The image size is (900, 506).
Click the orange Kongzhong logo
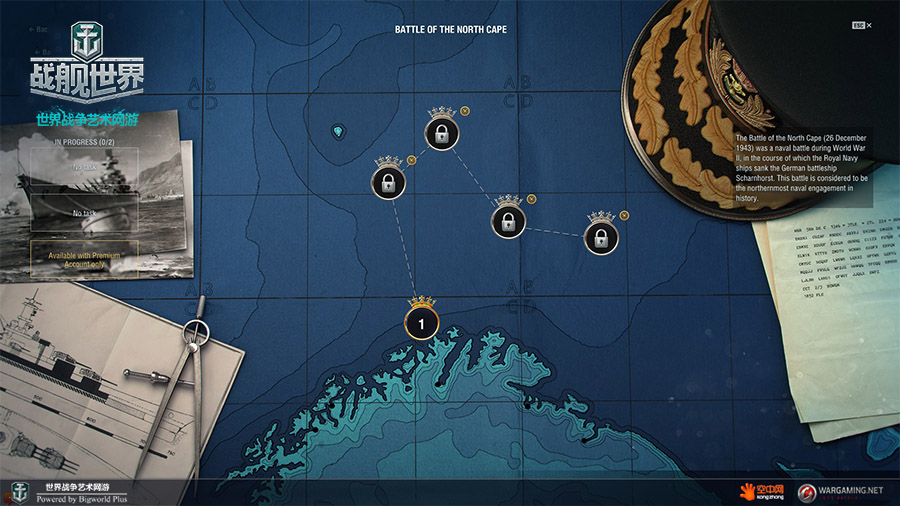pos(762,491)
